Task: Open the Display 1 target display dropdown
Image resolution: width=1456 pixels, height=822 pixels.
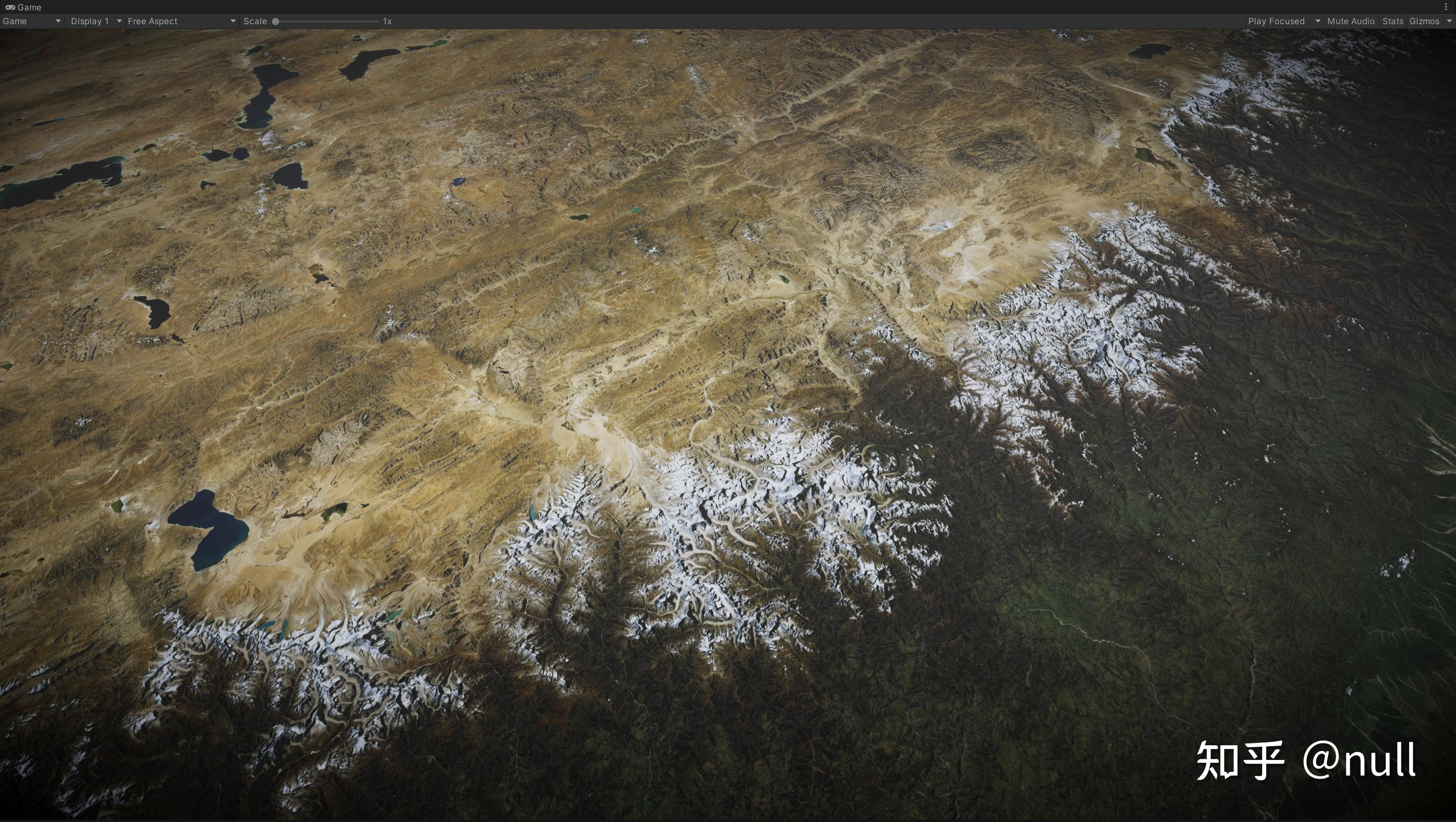Action: click(x=94, y=21)
